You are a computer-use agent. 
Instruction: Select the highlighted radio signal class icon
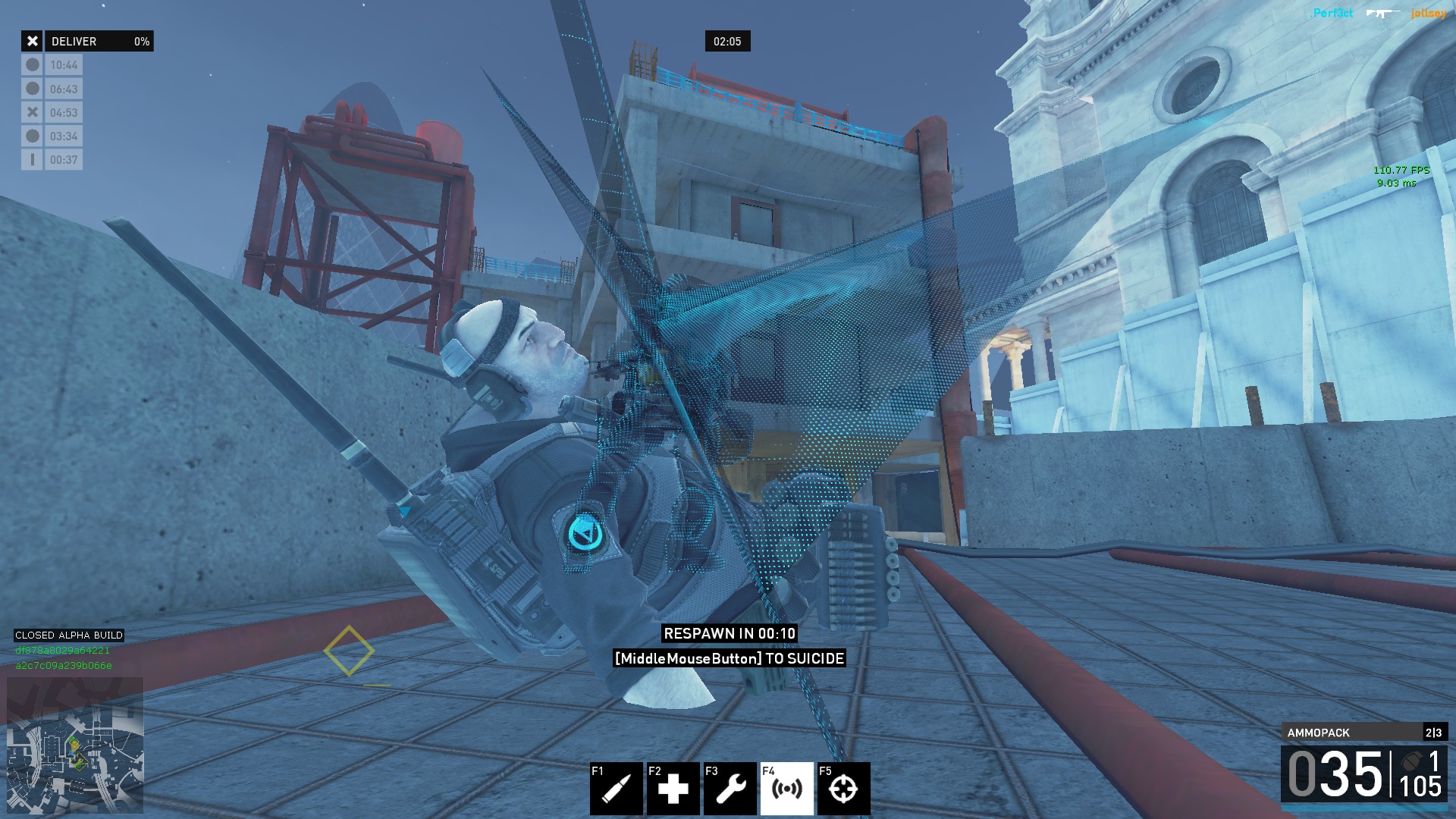pos(786,789)
